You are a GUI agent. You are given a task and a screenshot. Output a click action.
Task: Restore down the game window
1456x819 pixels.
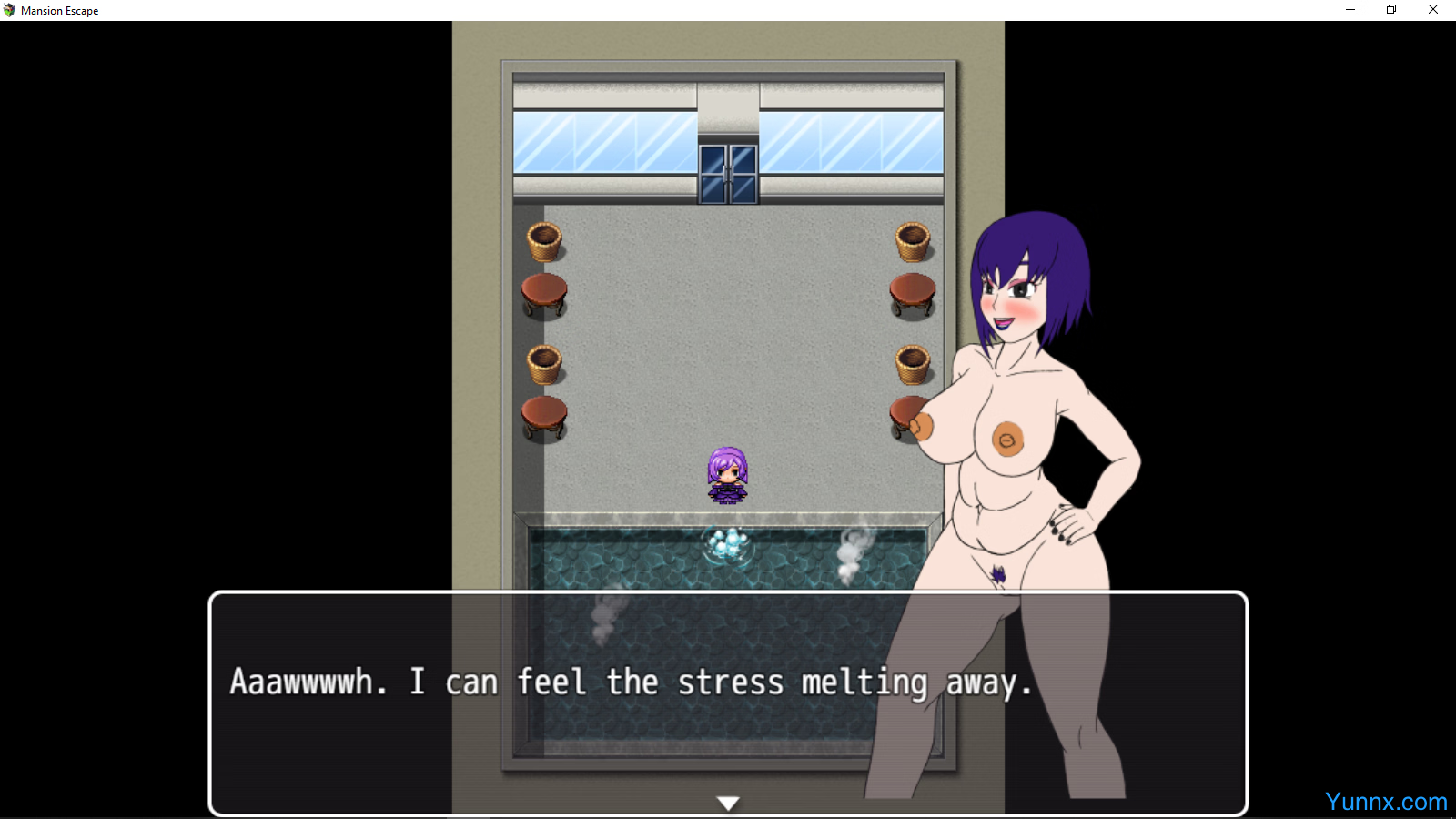pos(1391,10)
